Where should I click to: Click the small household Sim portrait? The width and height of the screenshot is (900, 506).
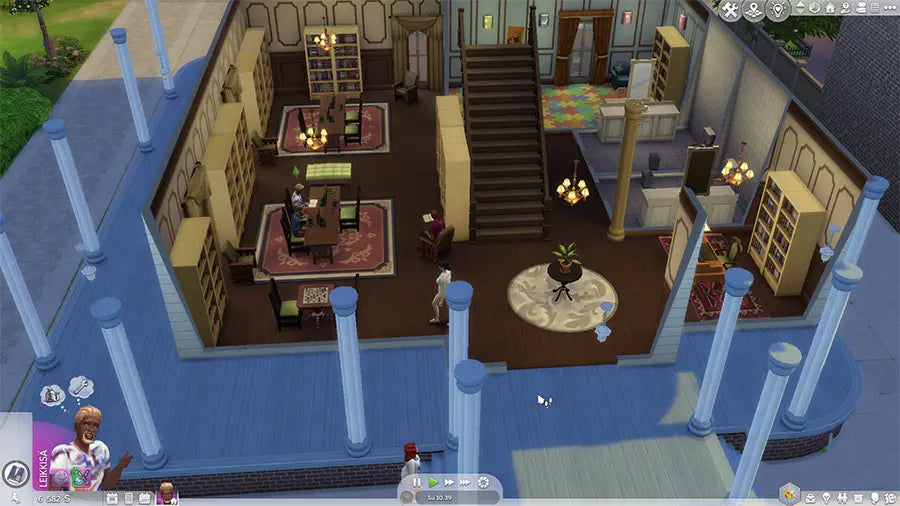pos(166,492)
